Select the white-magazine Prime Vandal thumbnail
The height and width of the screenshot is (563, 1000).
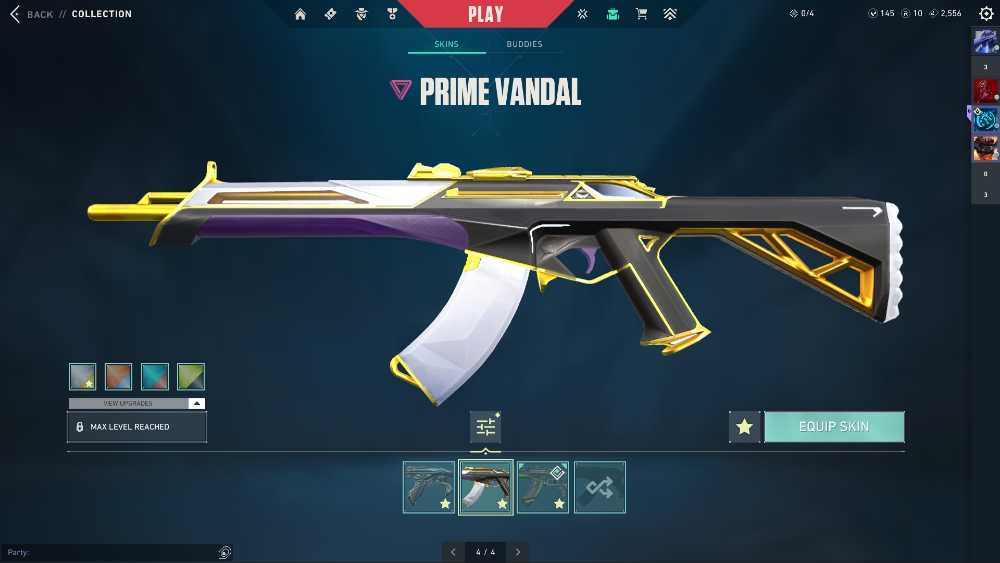click(486, 487)
